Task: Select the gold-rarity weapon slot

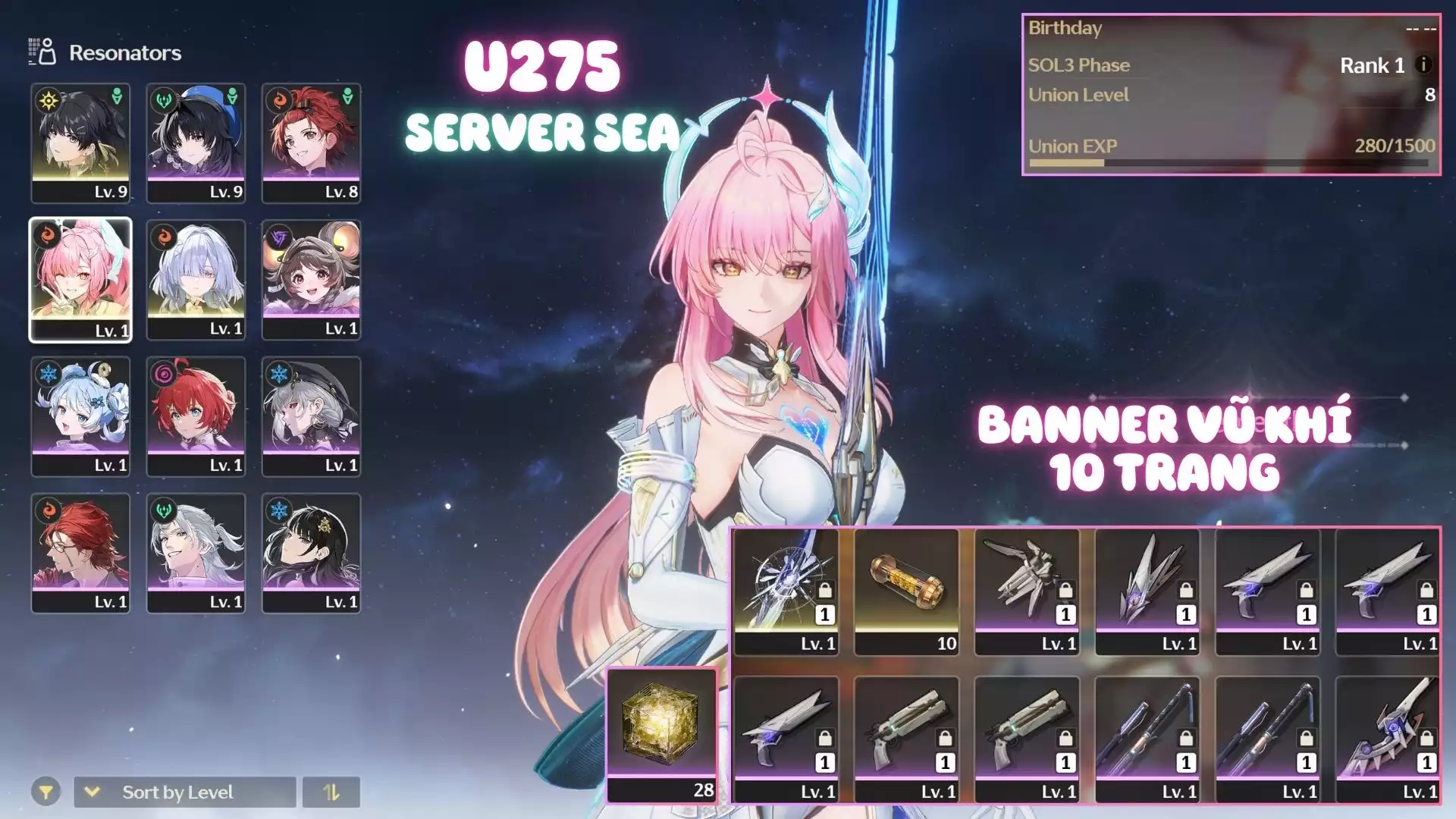Action: (x=786, y=591)
